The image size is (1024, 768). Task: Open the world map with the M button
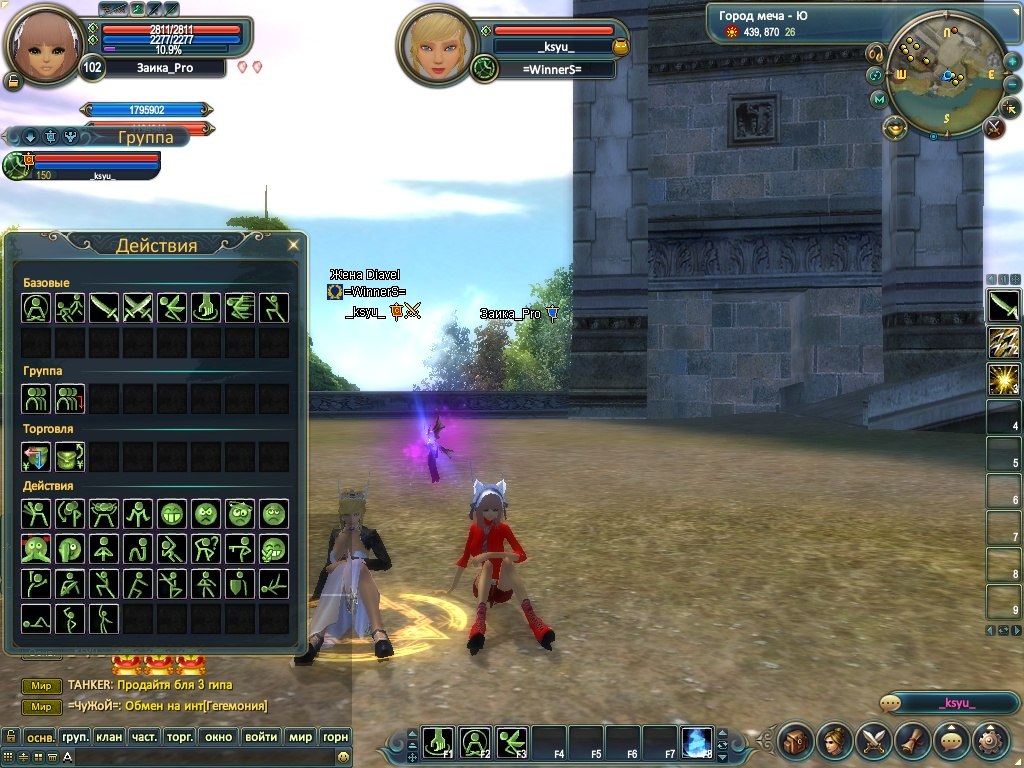(878, 99)
